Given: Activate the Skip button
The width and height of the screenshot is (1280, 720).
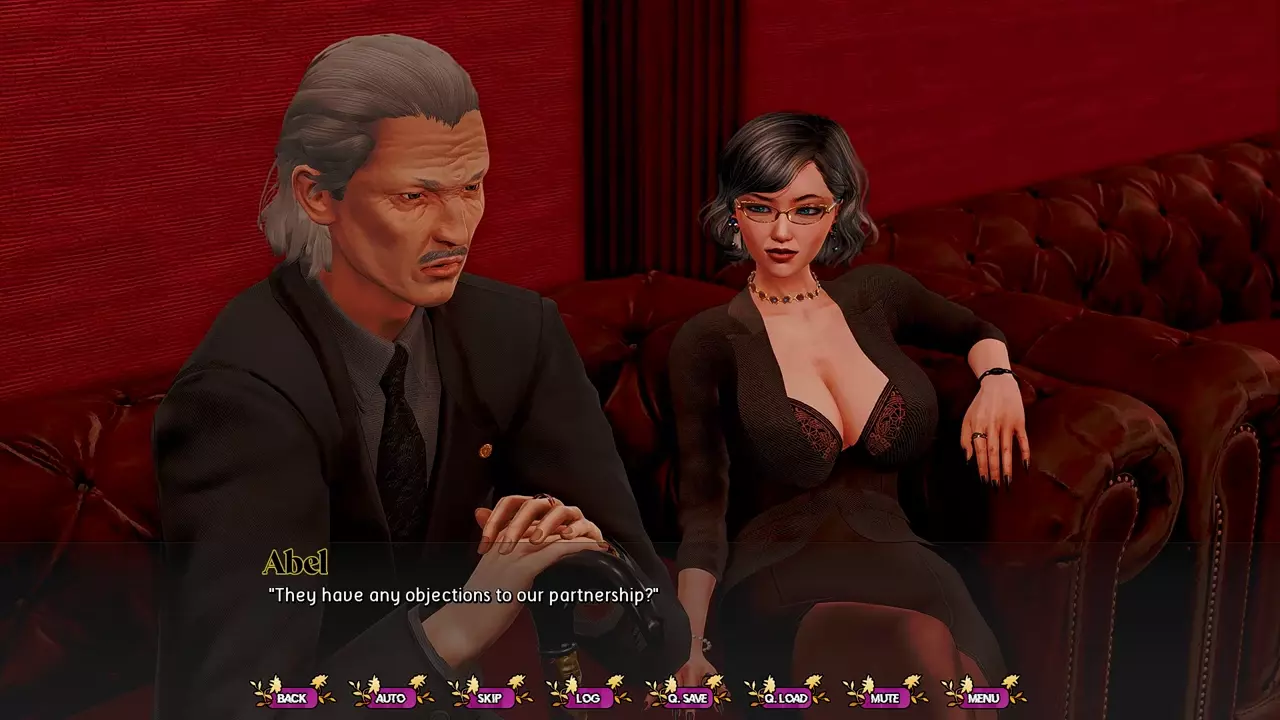Looking at the screenshot, I should point(489,697).
